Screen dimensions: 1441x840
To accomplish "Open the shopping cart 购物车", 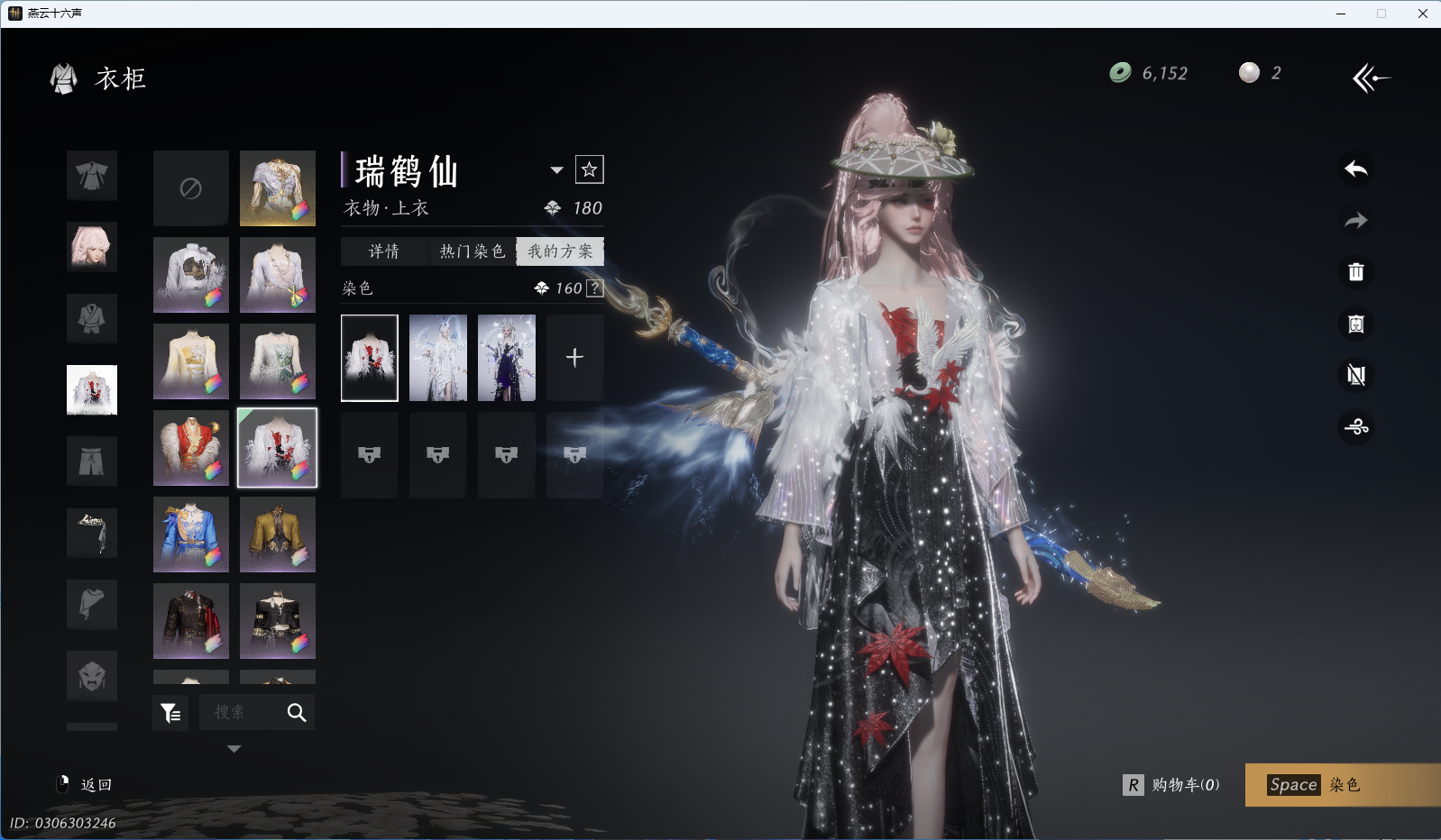I will (x=1172, y=785).
